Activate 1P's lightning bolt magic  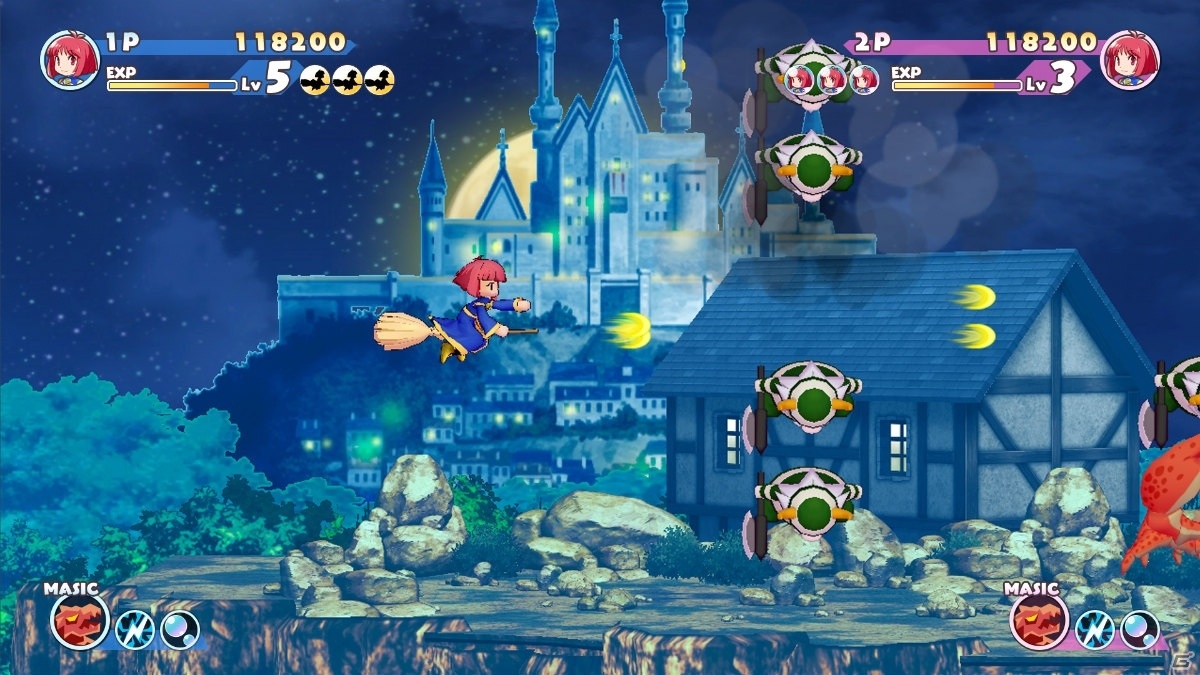(133, 629)
